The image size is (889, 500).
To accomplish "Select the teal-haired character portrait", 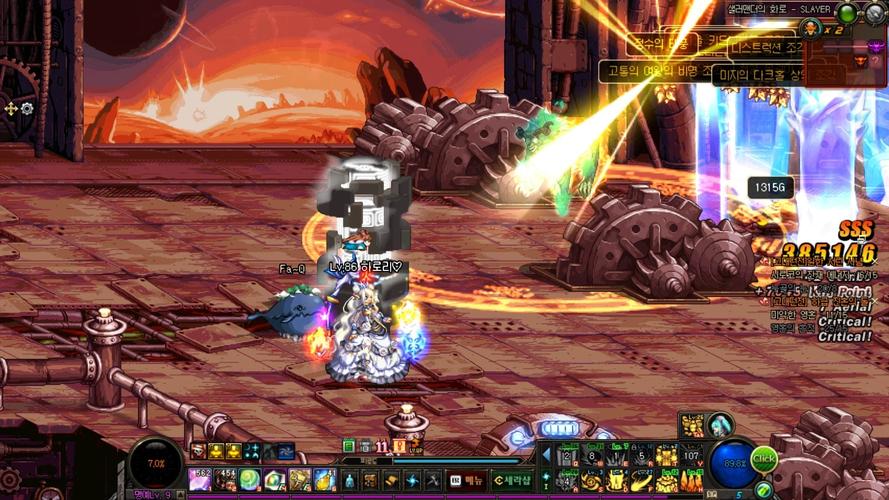I will tap(719, 424).
